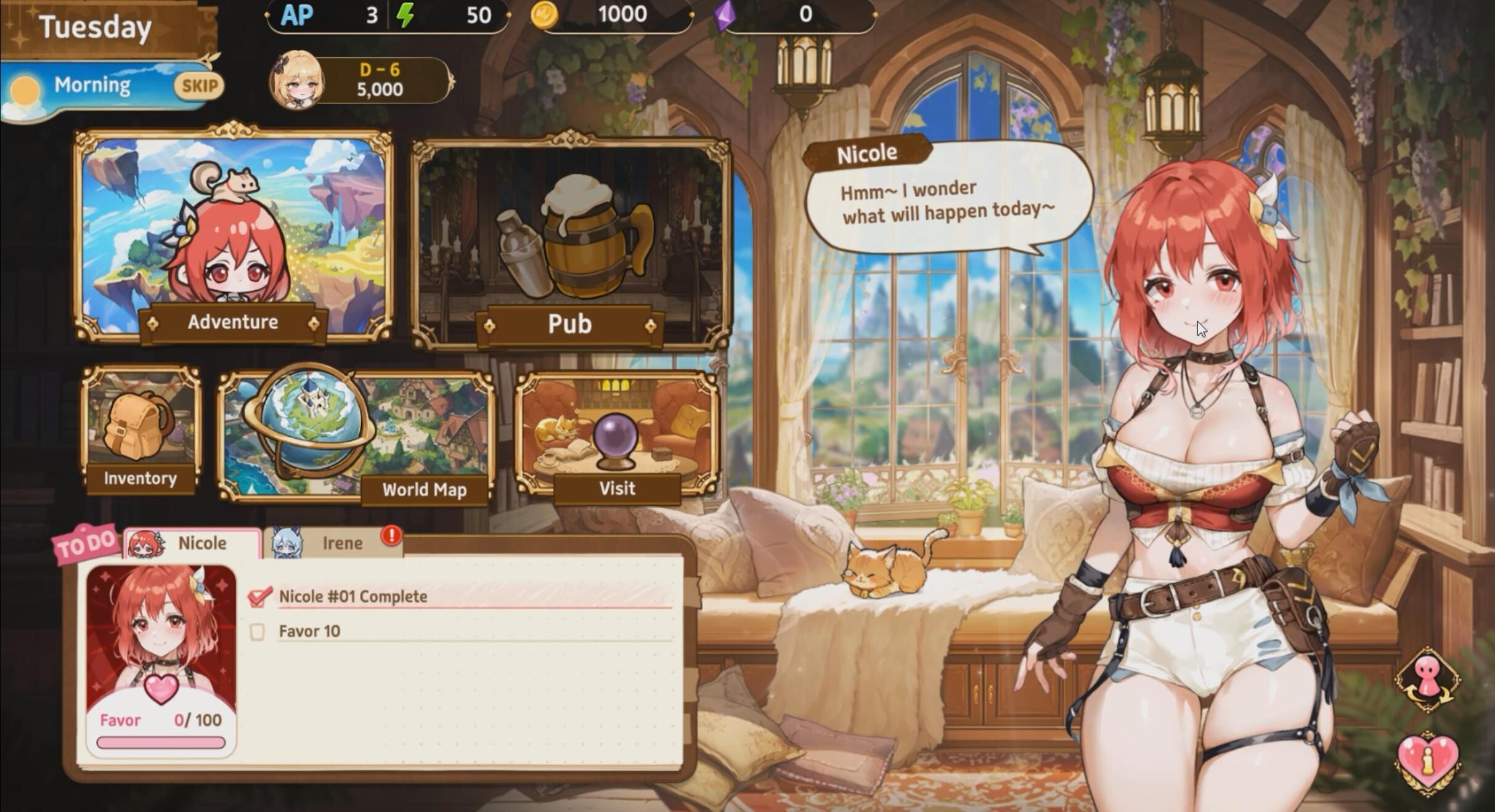Click the pink character swap icon
The width and height of the screenshot is (1495, 812).
[x=1427, y=680]
